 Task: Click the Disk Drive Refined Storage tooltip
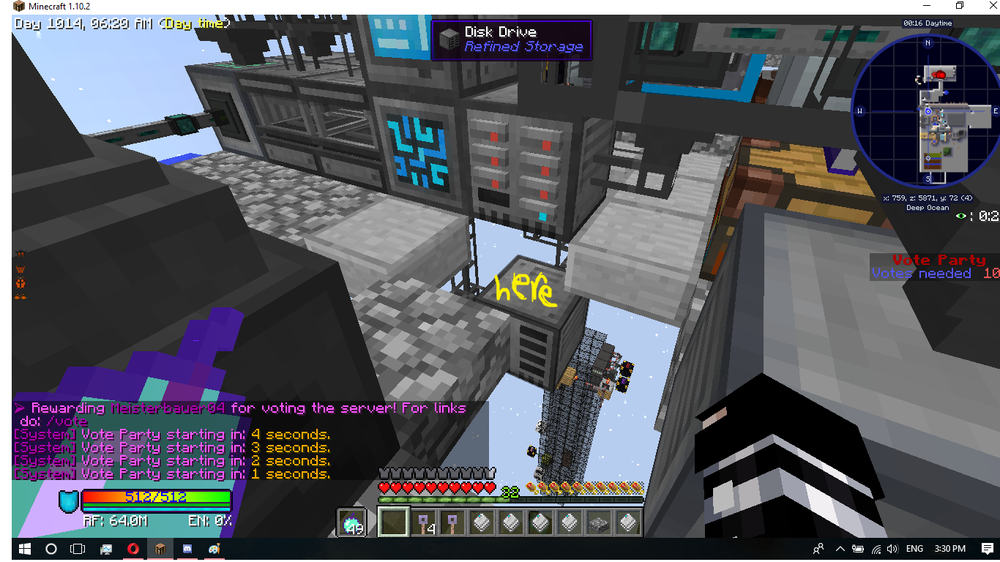coord(511,39)
